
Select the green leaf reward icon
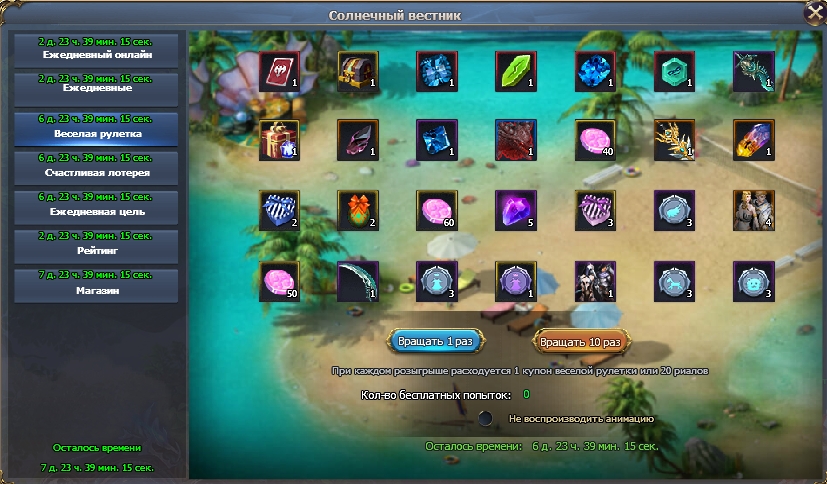coord(516,72)
